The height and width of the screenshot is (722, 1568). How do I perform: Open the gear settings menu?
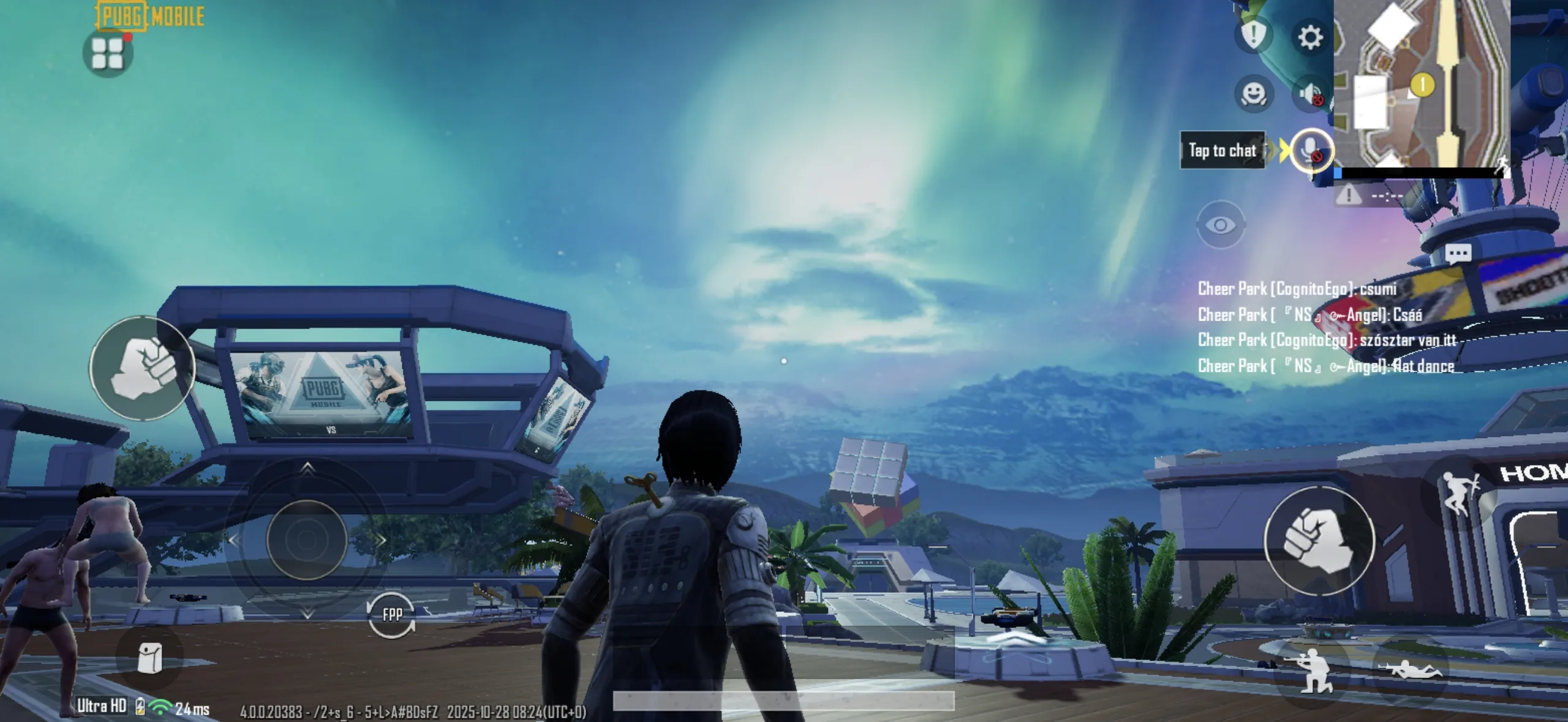(x=1310, y=37)
